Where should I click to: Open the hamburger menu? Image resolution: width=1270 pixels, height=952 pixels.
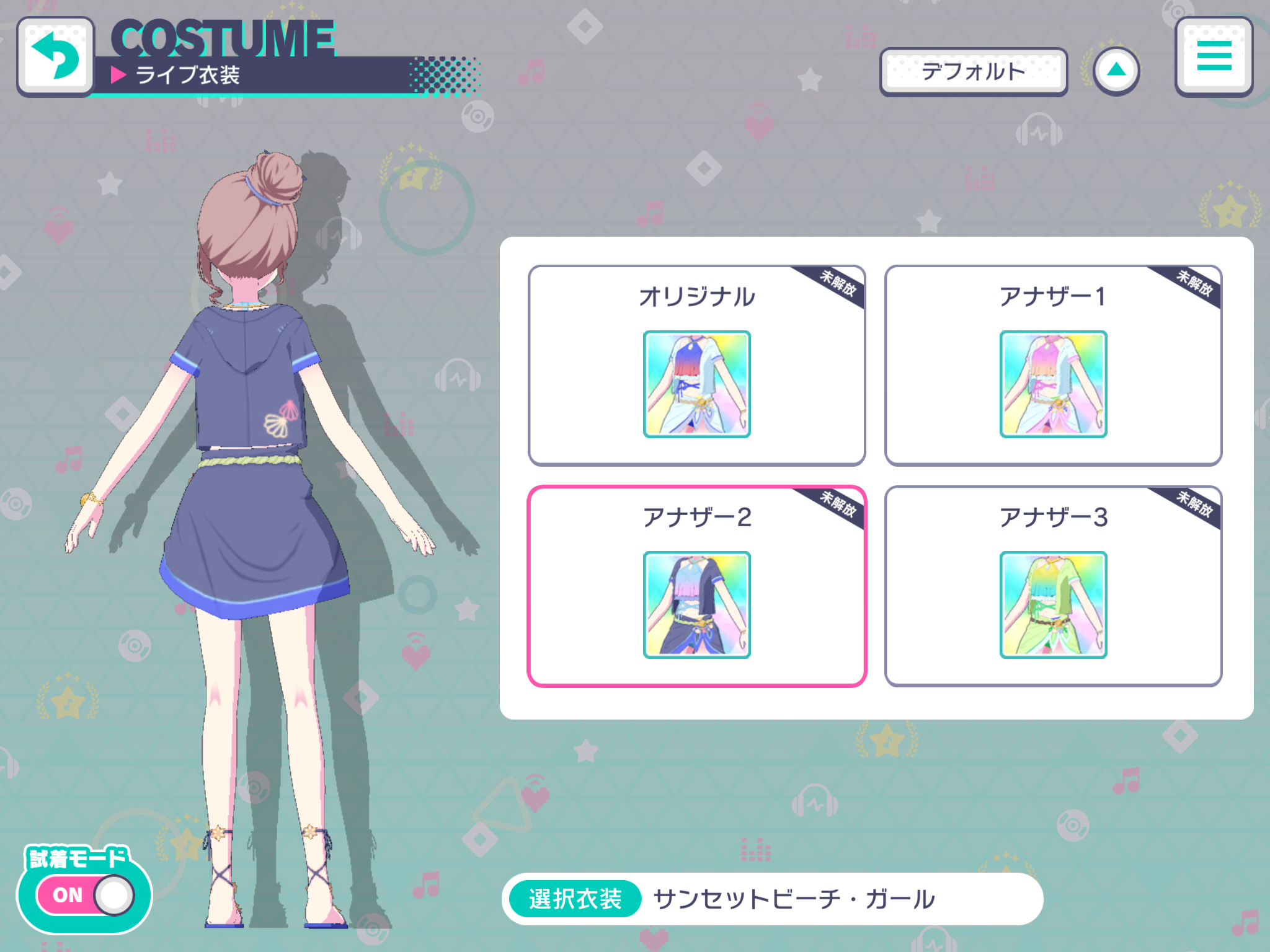[x=1214, y=56]
